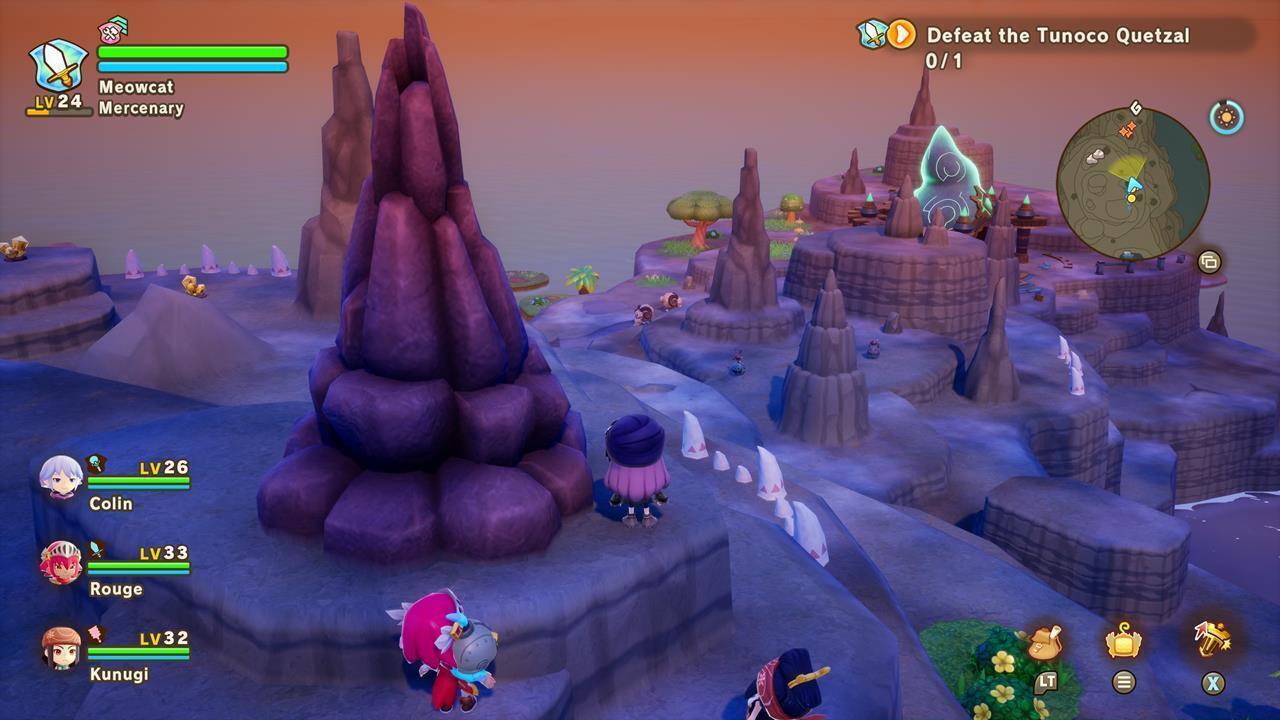Screen dimensions: 1280x720
Task: Select the needle icon beside Kunugi's name
Action: click(x=94, y=633)
